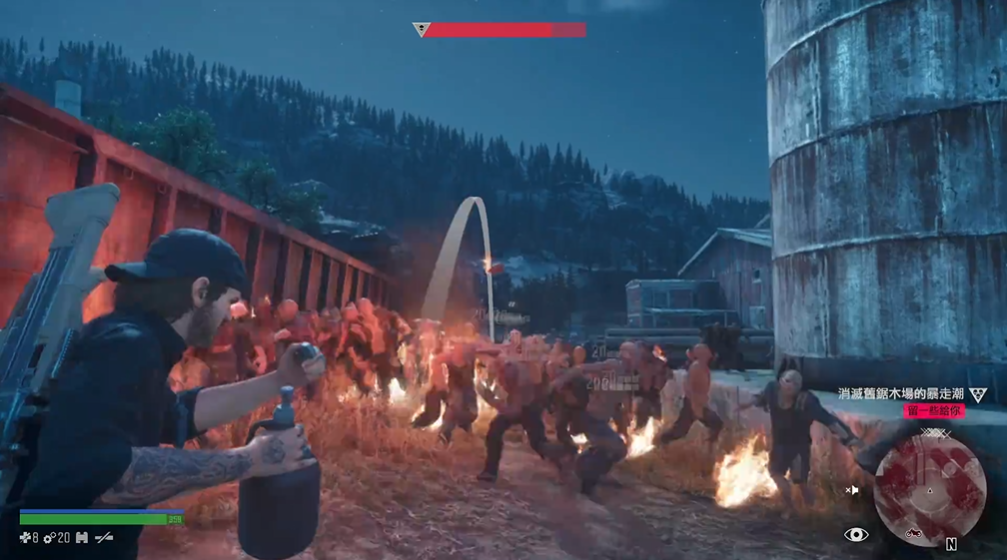Select the crossed-out melee weapon icon
Screen dimensions: 1007x560
(103, 538)
